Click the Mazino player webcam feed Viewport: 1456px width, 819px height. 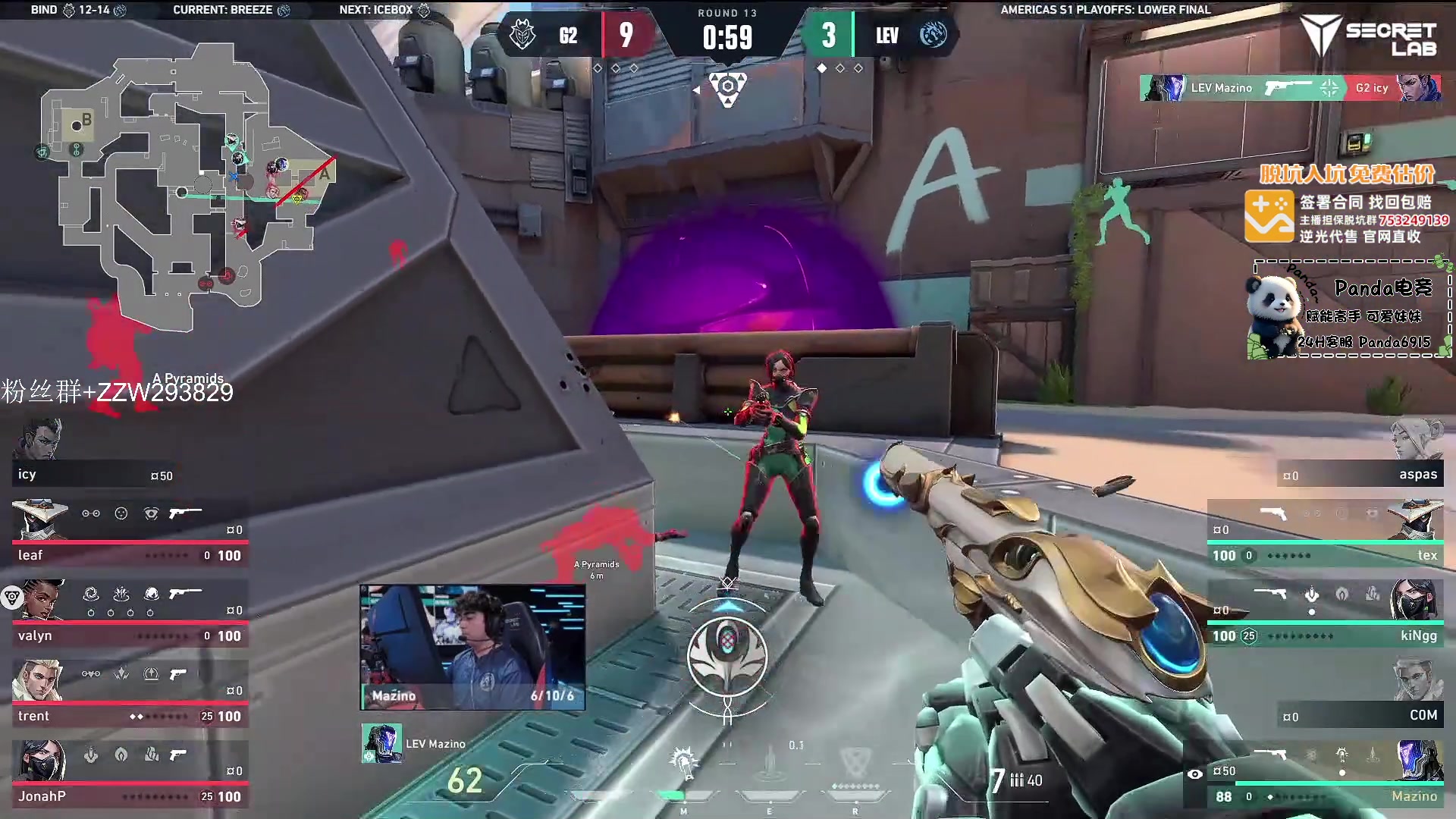click(472, 647)
